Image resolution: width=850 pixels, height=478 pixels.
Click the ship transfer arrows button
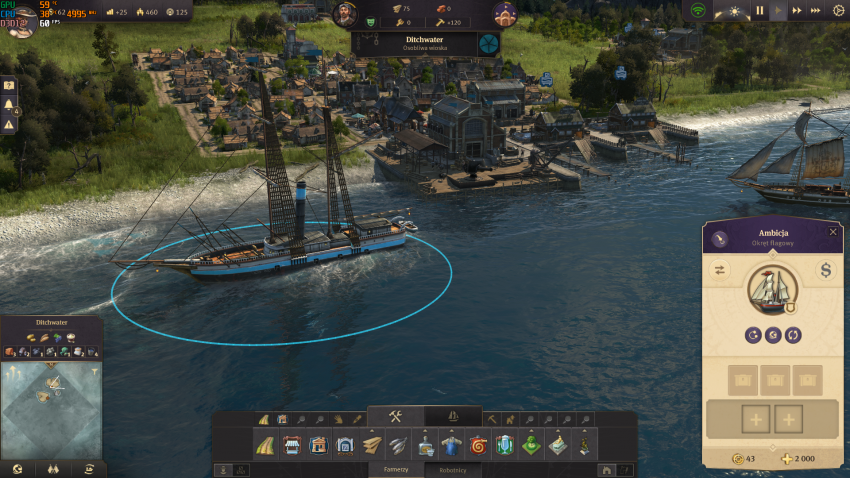pyautogui.click(x=719, y=270)
